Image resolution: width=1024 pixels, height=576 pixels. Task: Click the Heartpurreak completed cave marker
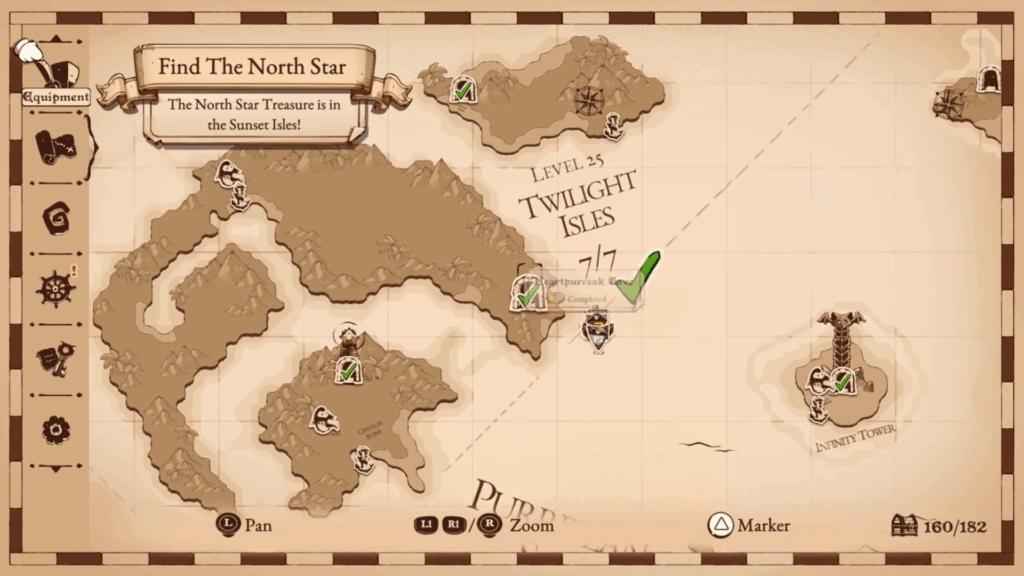coord(526,293)
